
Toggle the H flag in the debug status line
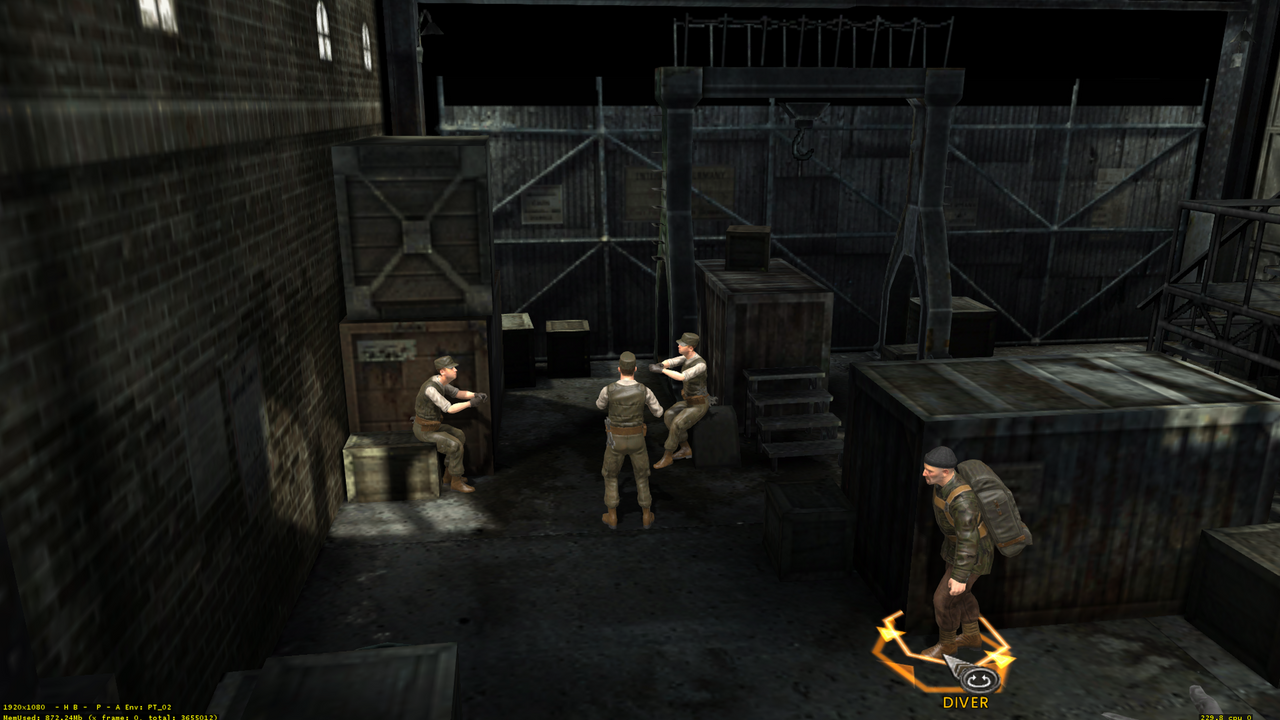65,706
